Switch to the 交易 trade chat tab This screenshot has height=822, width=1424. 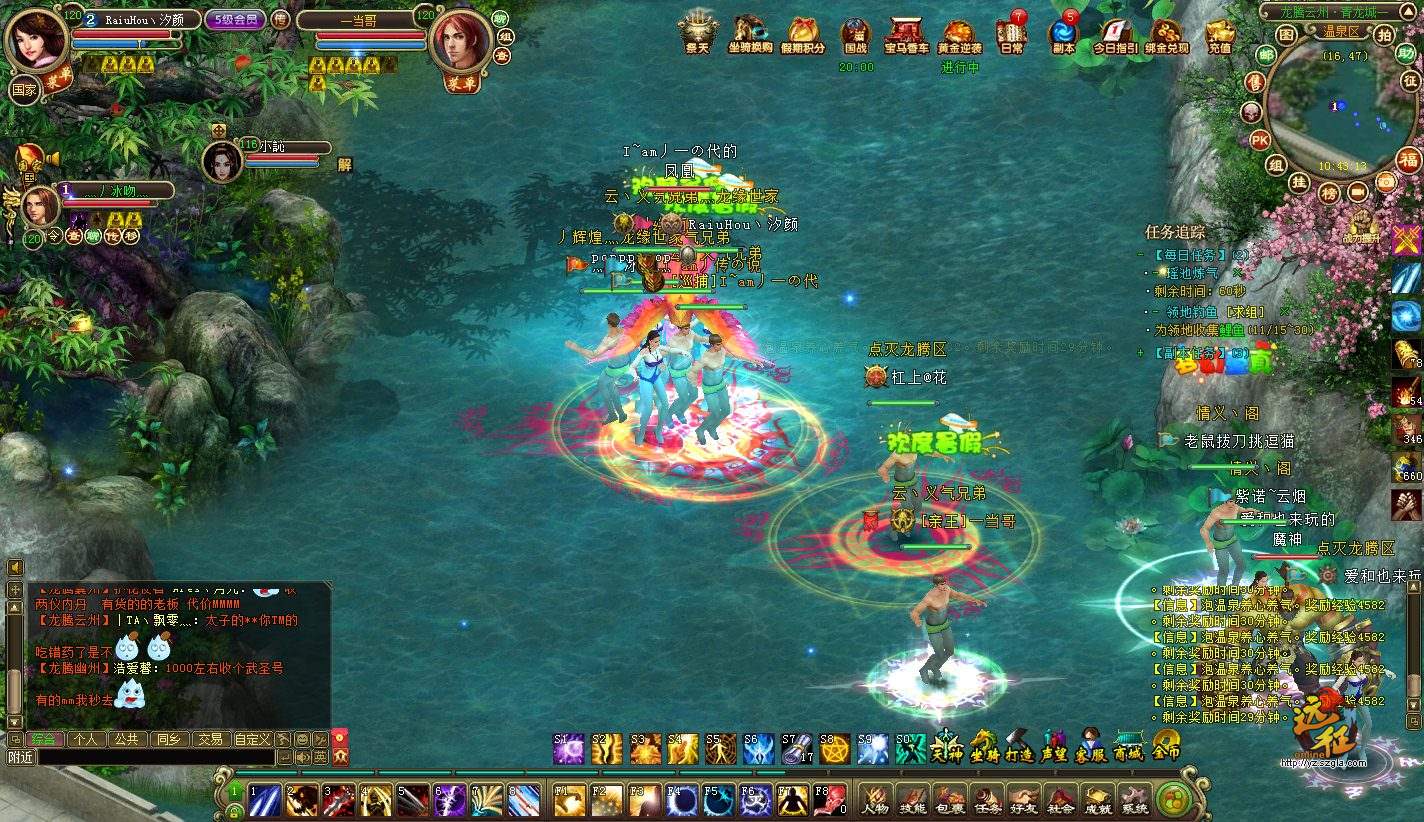coord(209,739)
